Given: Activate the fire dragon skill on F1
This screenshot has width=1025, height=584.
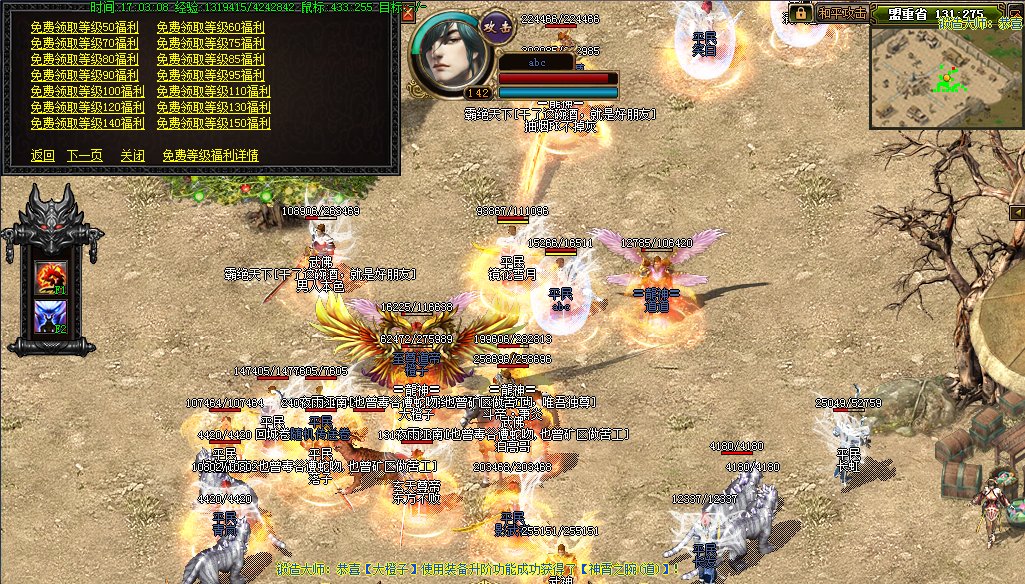Looking at the screenshot, I should pos(50,278).
